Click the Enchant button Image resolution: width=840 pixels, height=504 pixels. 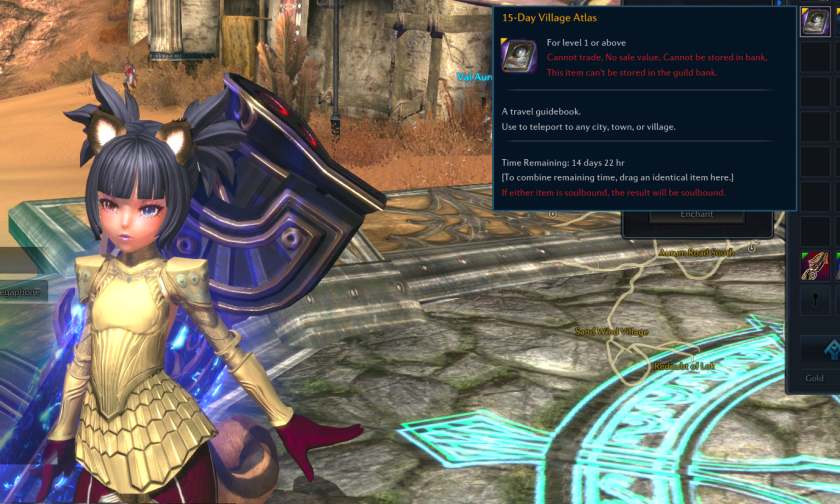(x=696, y=214)
